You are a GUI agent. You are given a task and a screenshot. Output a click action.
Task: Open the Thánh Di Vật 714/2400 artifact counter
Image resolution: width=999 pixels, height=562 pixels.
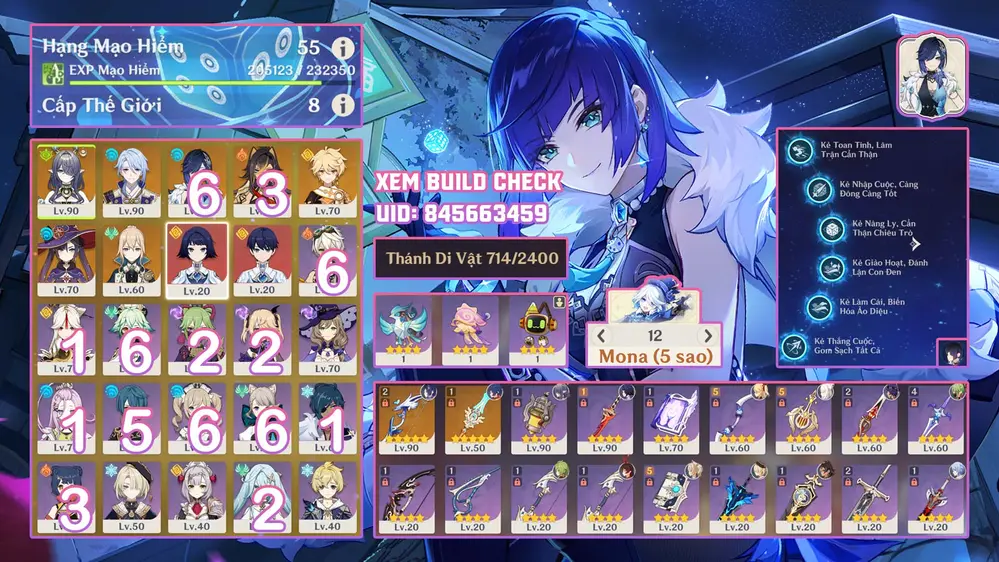[x=470, y=260]
